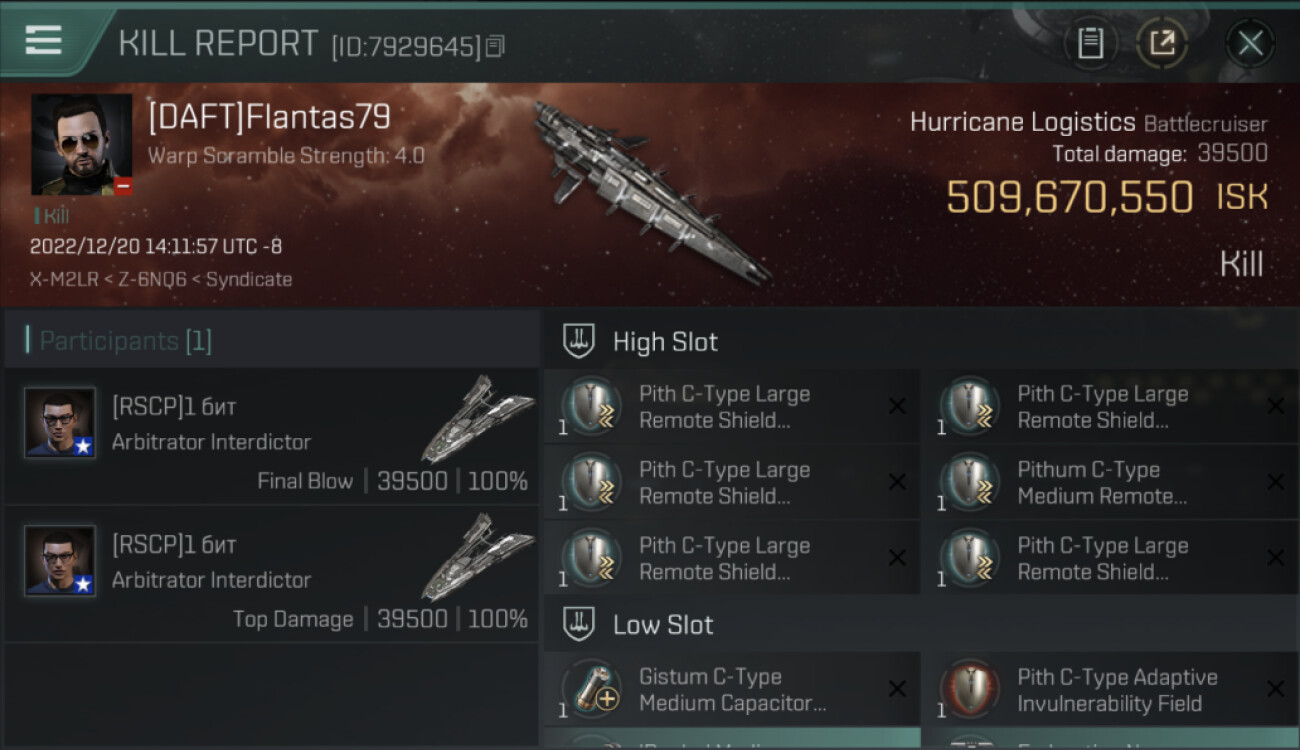Image resolution: width=1300 pixels, height=750 pixels.
Task: Open the Participants tab
Action: tap(125, 341)
